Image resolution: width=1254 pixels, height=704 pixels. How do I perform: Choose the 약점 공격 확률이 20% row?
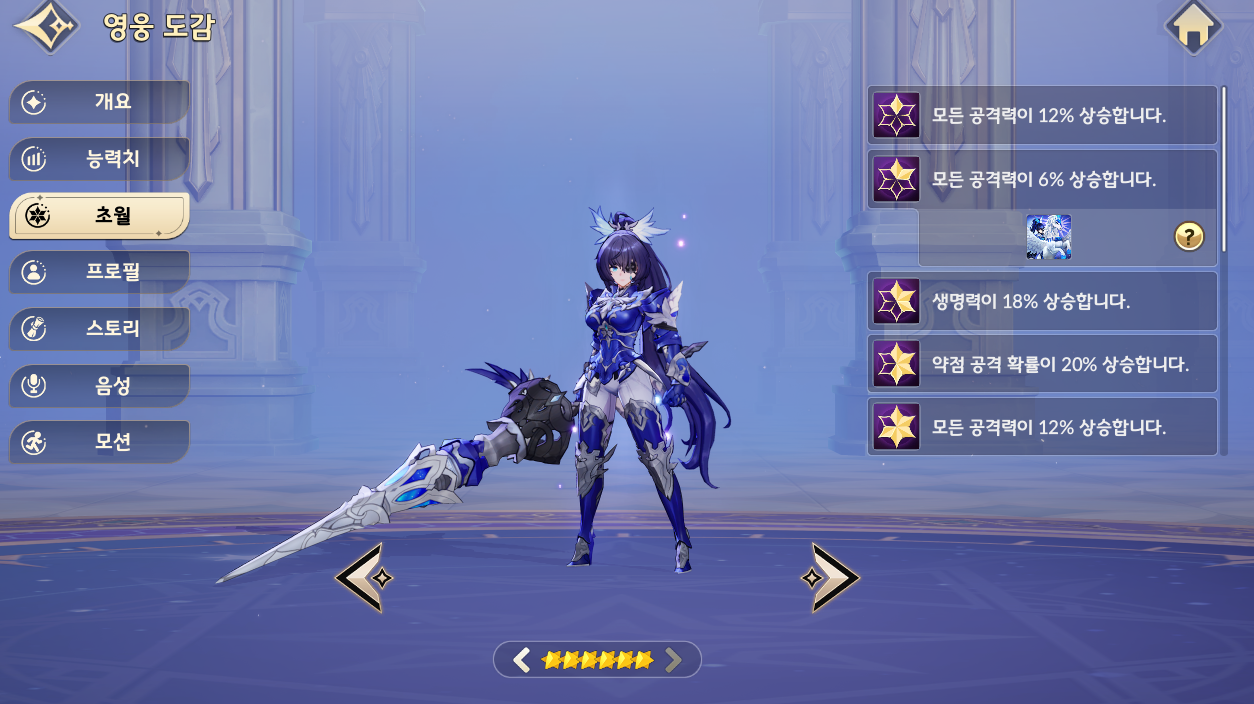pyautogui.click(x=1042, y=364)
